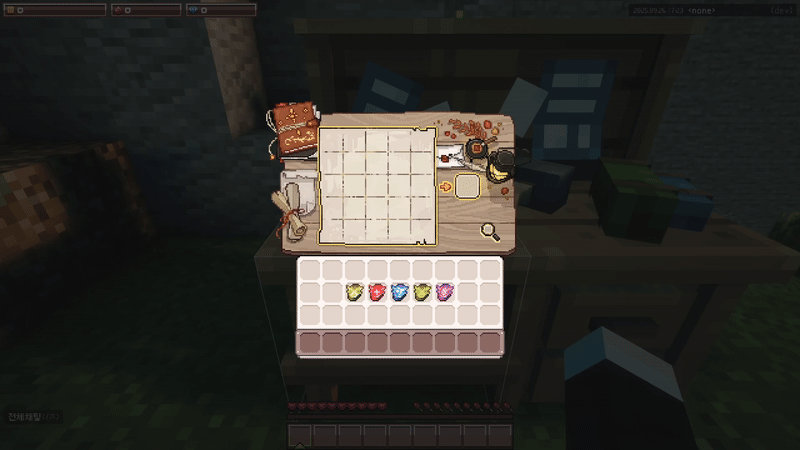Choose the purple gem item

pos(444,292)
